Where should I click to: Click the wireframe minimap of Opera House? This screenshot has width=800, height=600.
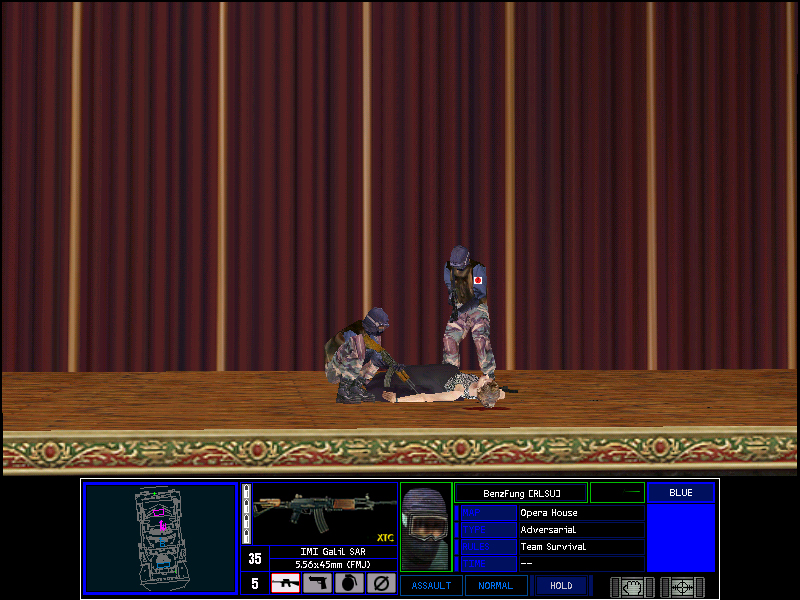pyautogui.click(x=160, y=539)
